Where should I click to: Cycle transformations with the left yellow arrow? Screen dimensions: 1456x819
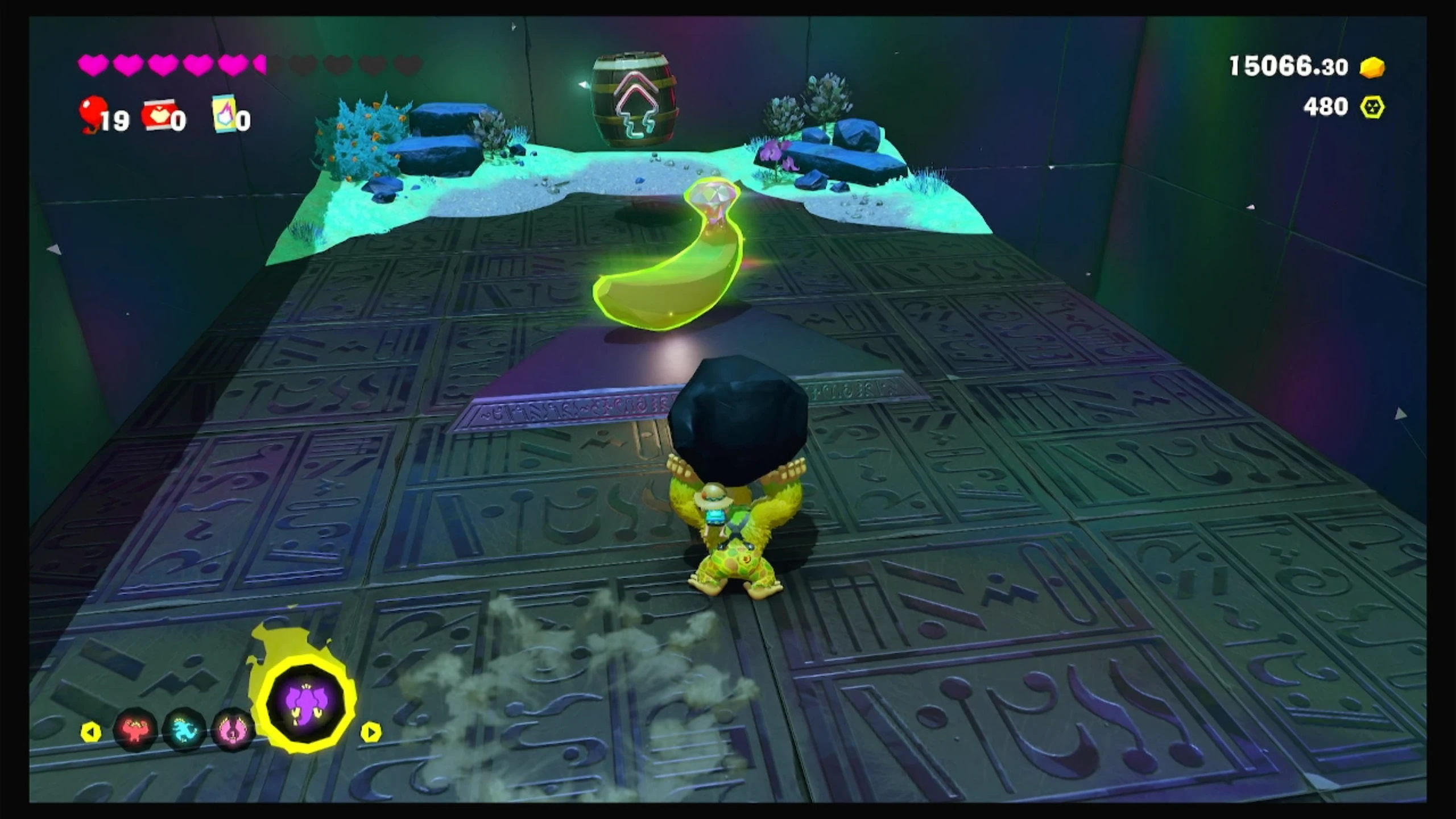[x=91, y=732]
